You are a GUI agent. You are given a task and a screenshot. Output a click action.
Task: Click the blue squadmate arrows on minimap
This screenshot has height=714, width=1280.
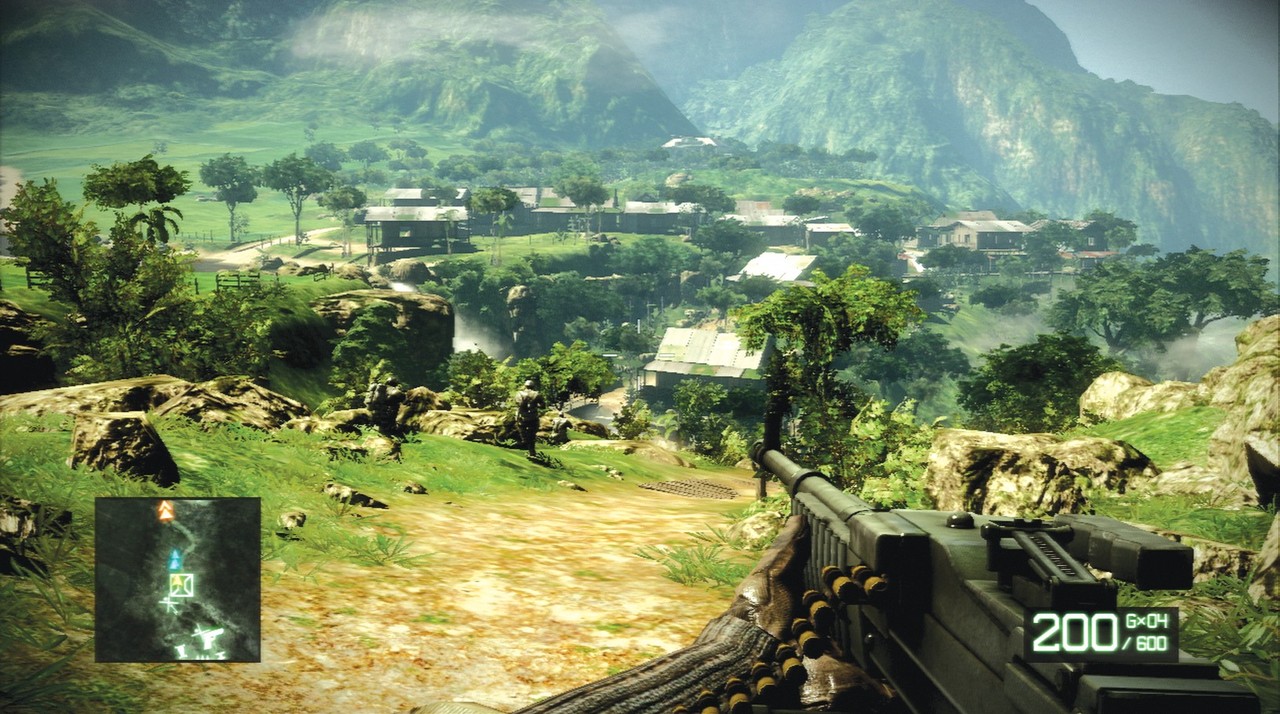click(175, 559)
